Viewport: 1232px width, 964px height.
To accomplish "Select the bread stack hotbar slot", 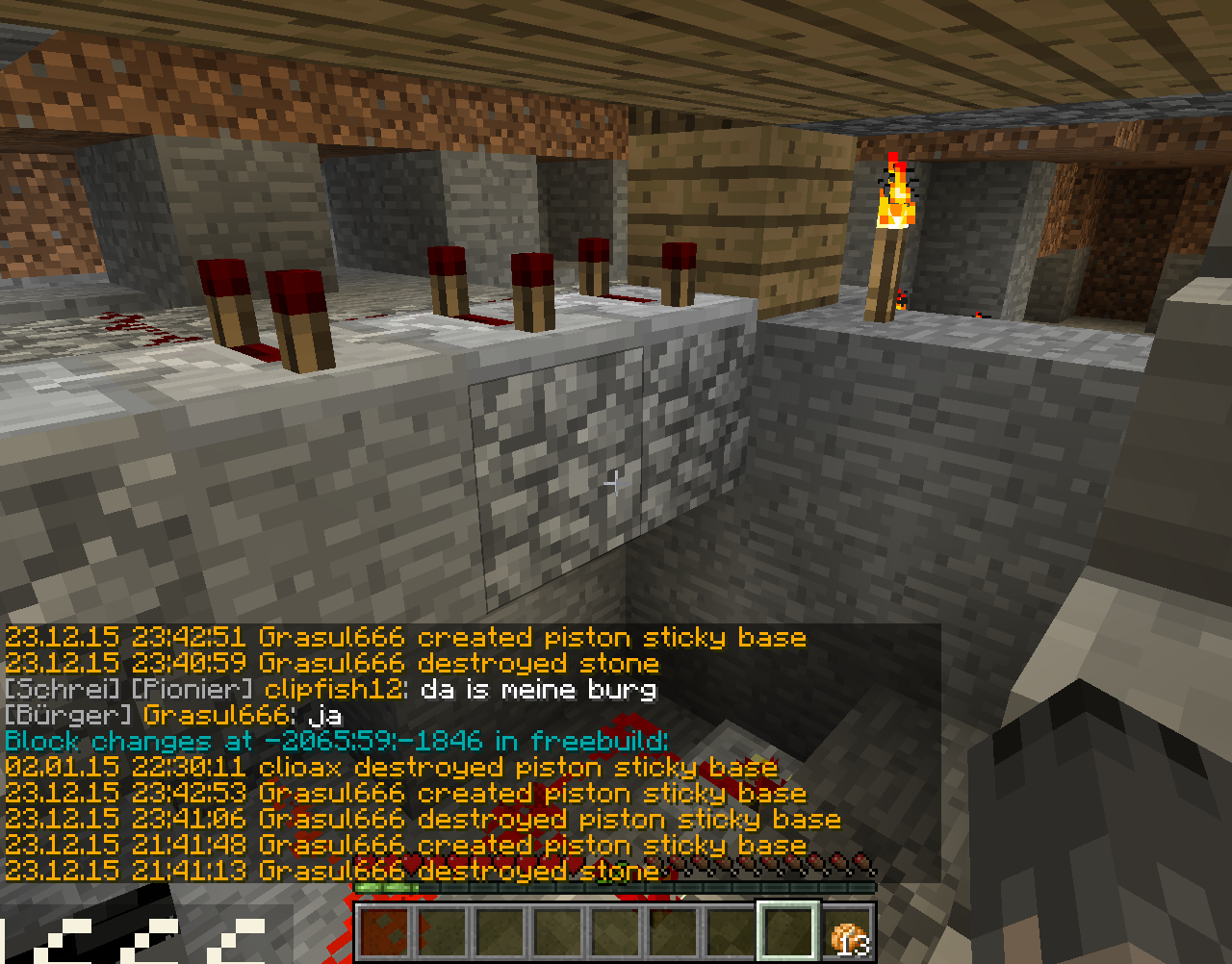I will coord(848,931).
